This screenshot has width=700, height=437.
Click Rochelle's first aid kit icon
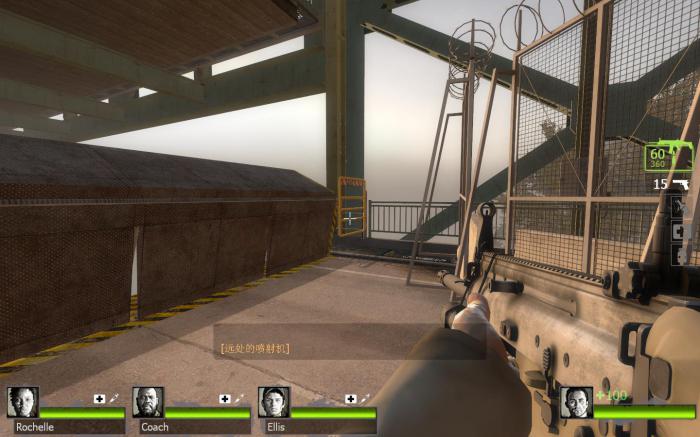[99, 398]
